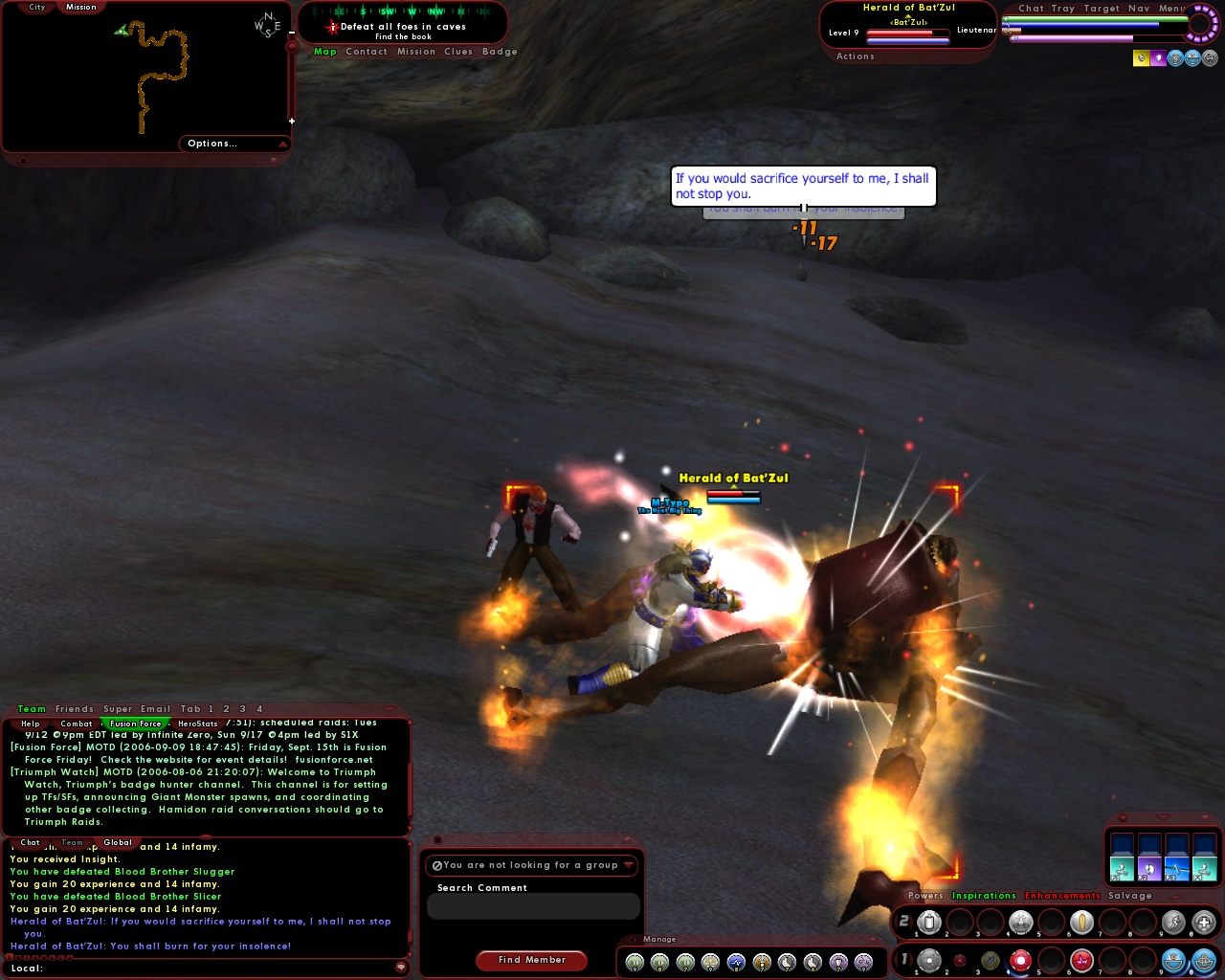Click the pink experience progress bar

point(1067,38)
